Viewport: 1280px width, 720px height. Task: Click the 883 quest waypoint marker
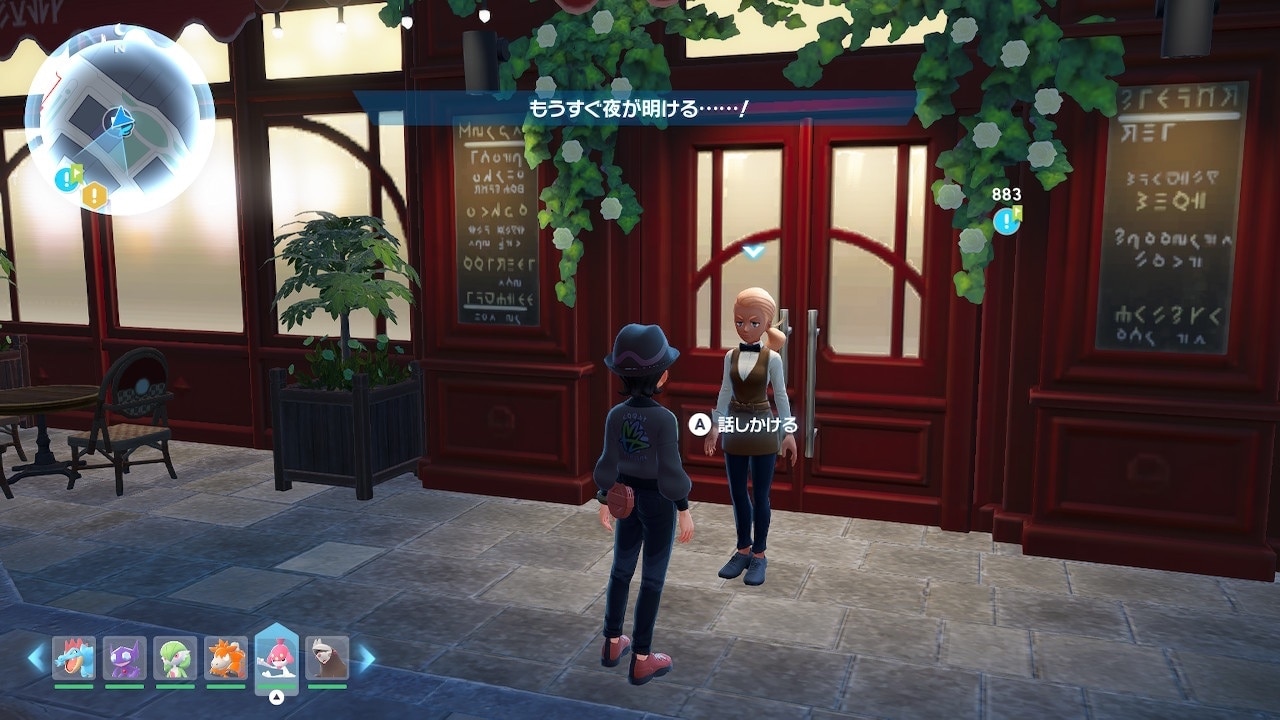[1007, 220]
